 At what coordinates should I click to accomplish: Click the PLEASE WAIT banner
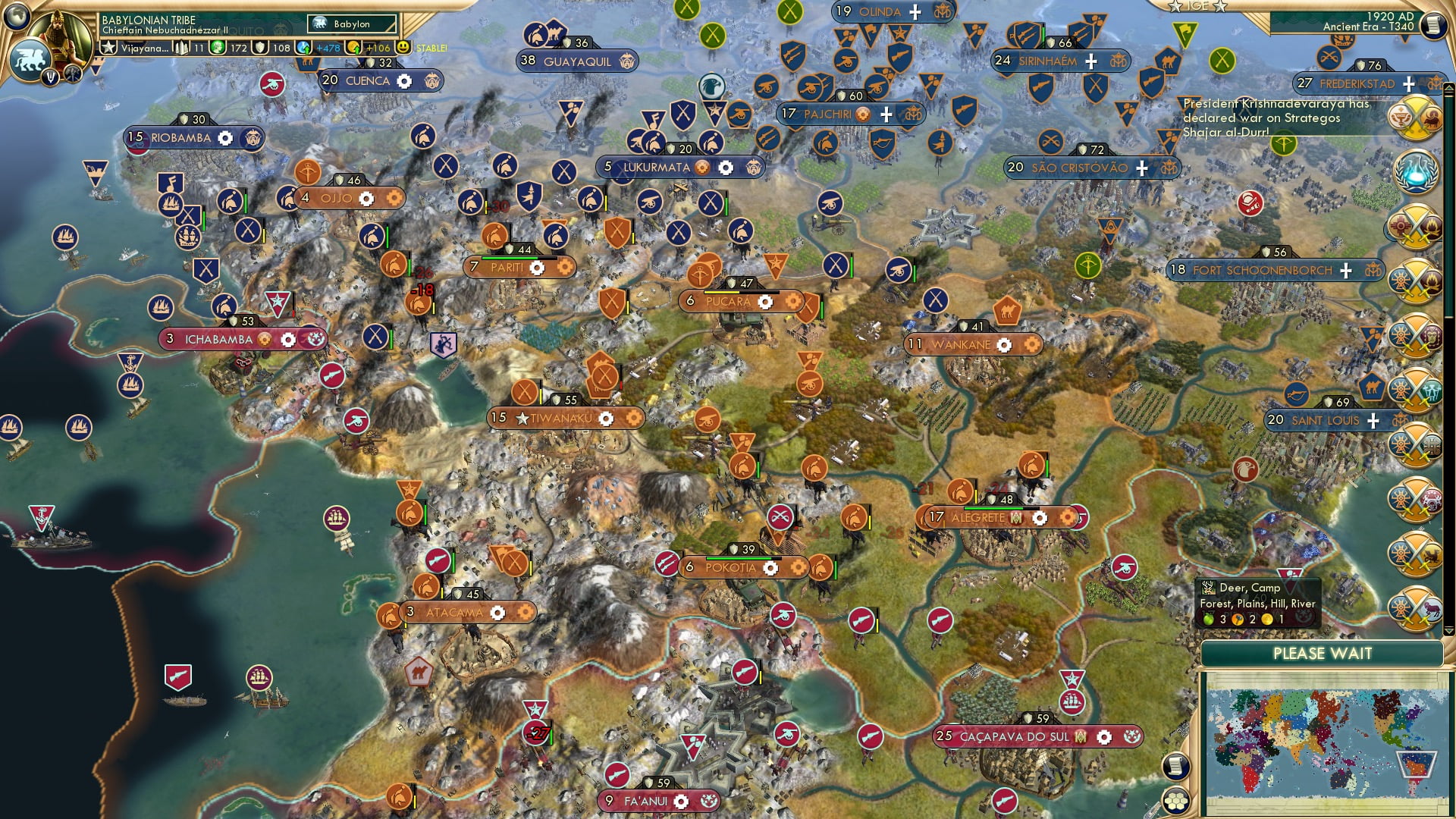click(x=1323, y=653)
